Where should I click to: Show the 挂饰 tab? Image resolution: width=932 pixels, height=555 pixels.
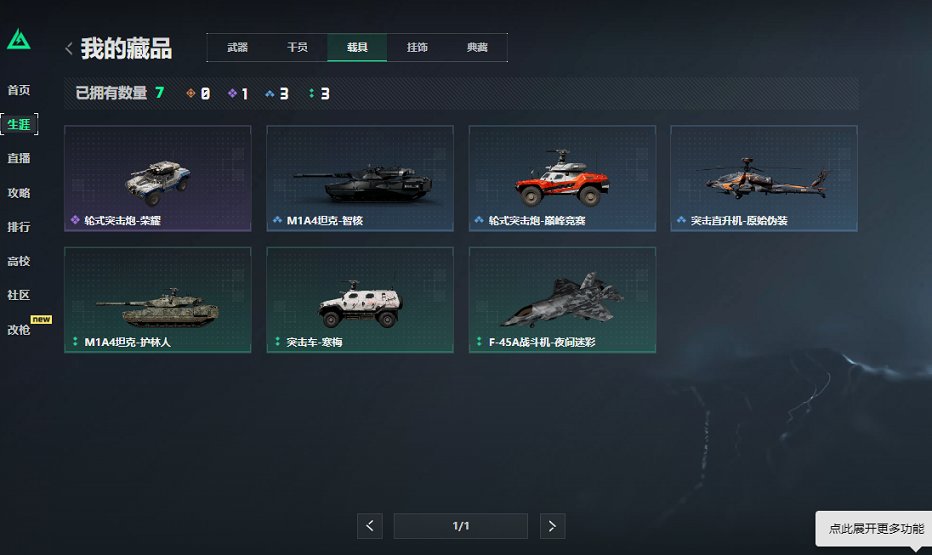click(417, 48)
